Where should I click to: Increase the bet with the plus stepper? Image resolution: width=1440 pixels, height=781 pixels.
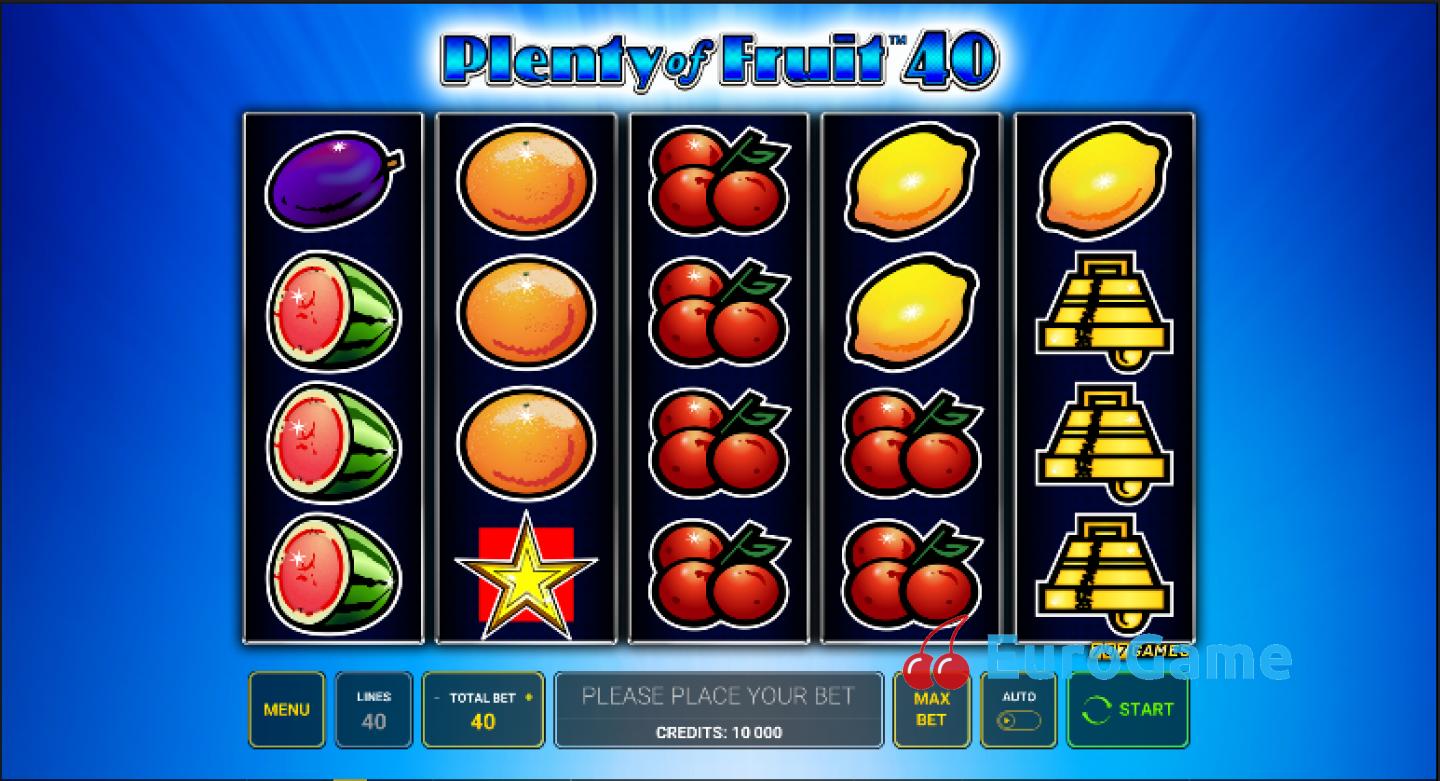[529, 698]
